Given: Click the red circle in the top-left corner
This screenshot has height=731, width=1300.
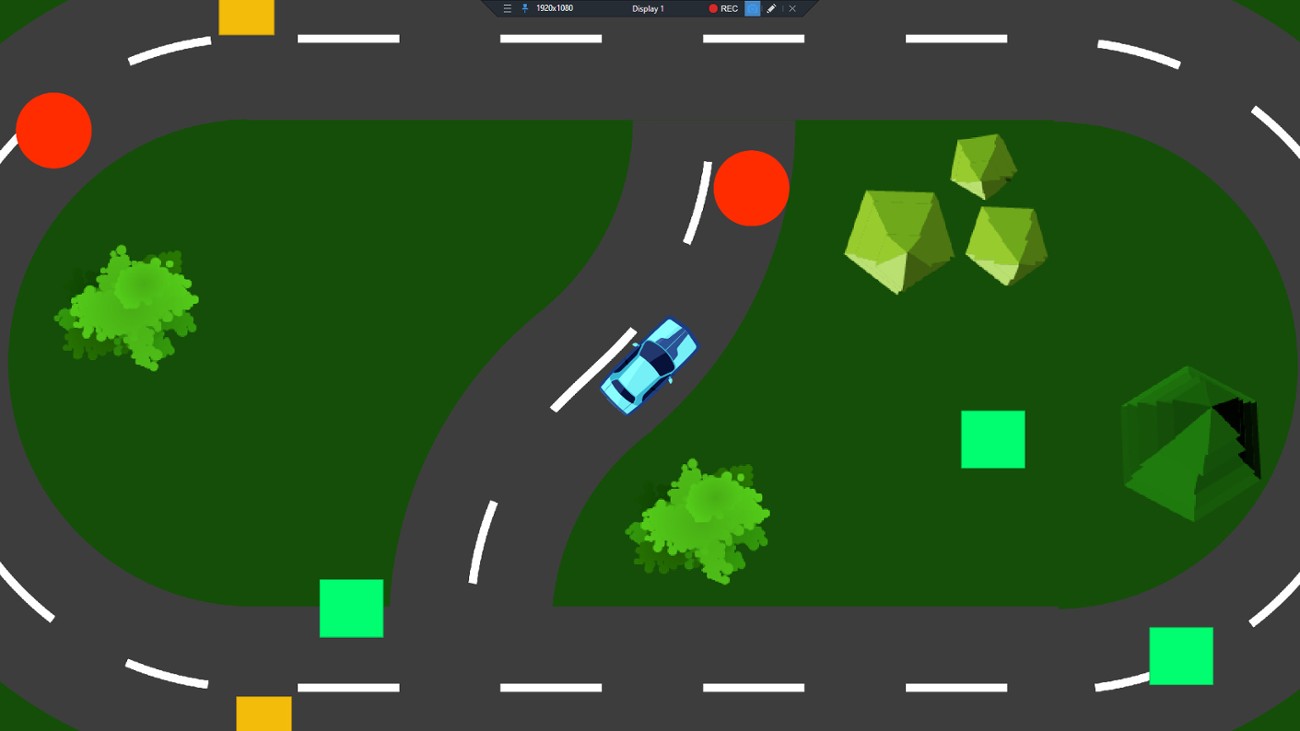Looking at the screenshot, I should 53,130.
